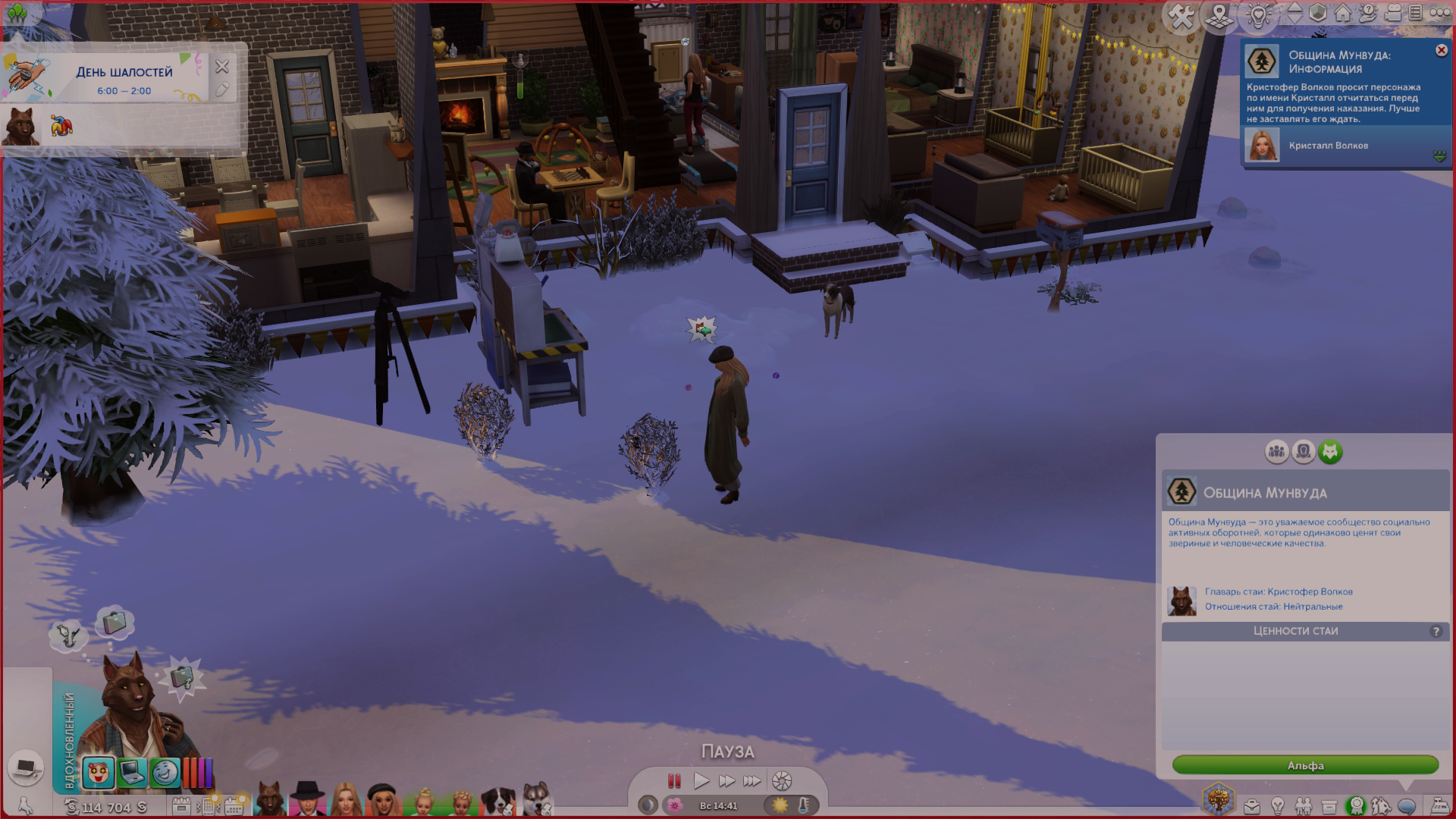Edit the holiday with pencil icon
Image resolution: width=1456 pixels, height=819 pixels.
[222, 89]
